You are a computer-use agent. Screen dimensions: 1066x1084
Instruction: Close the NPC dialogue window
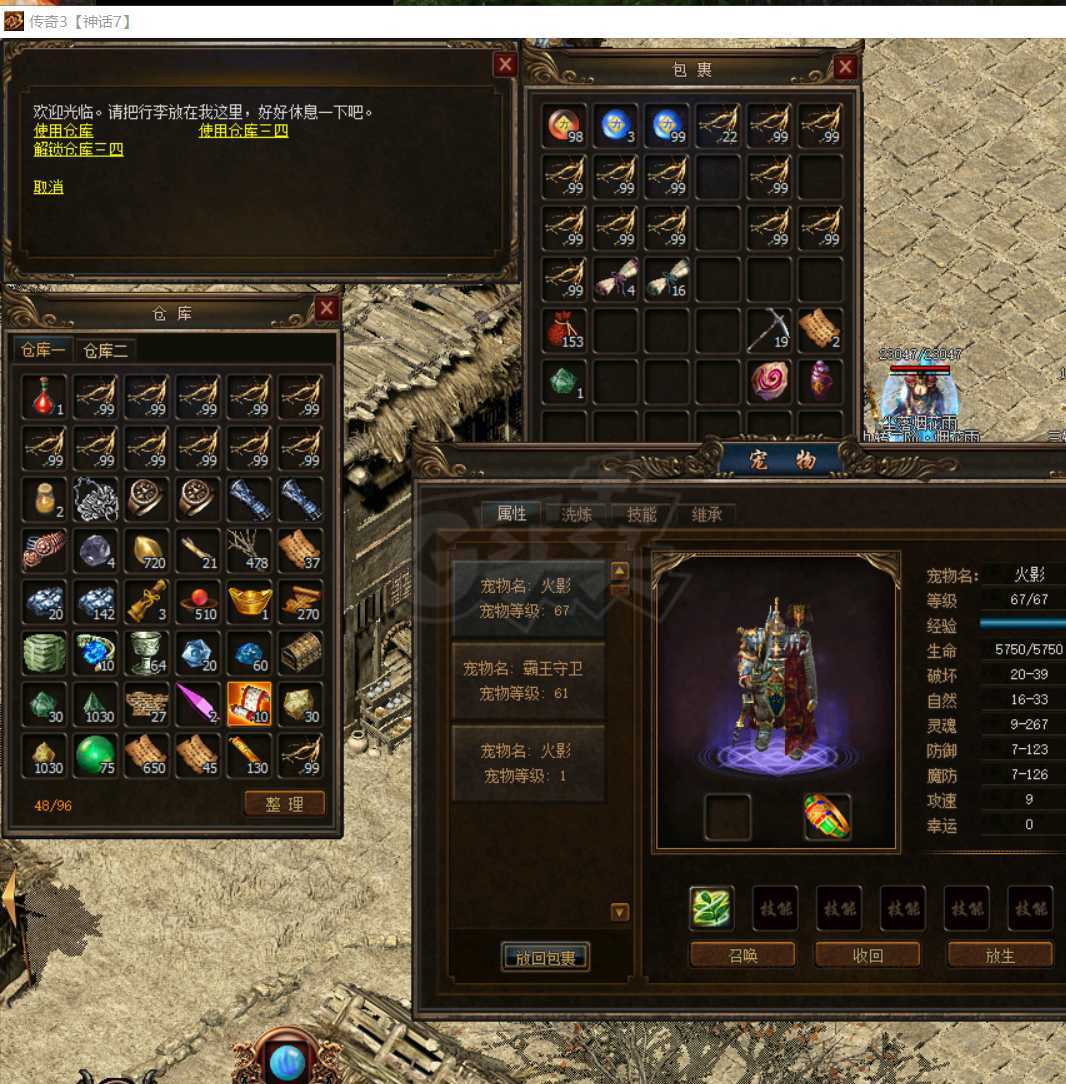(506, 65)
